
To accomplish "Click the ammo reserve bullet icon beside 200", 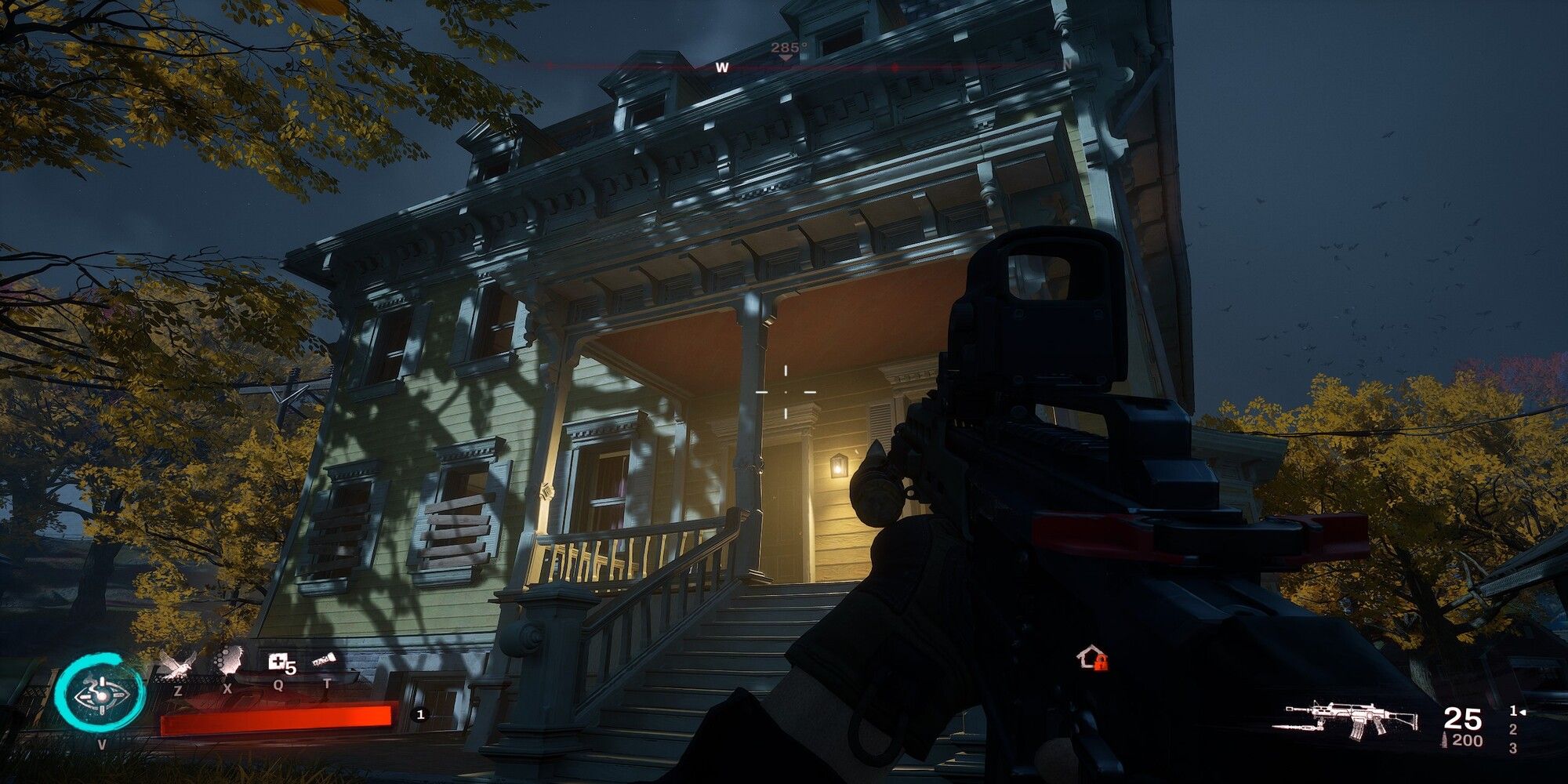I will click(x=1444, y=739).
